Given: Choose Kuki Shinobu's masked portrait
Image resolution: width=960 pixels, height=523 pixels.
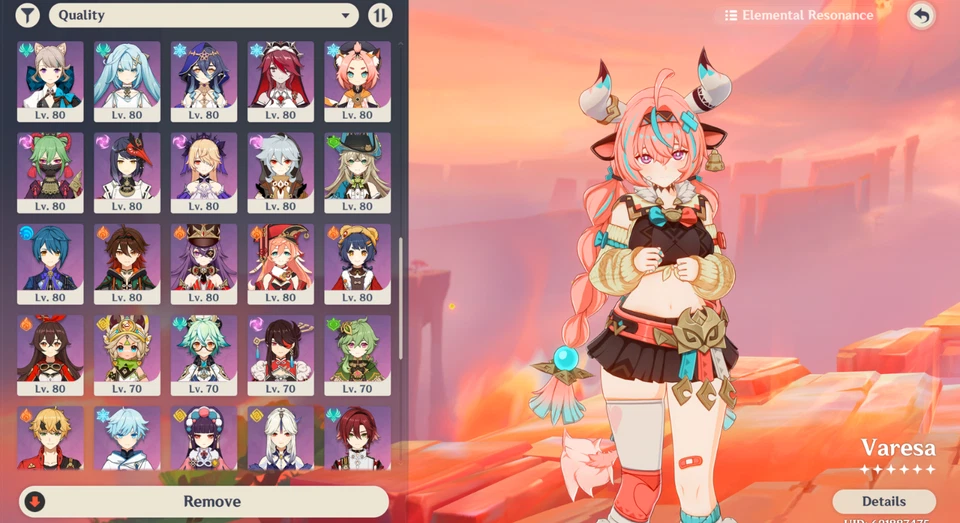Looking at the screenshot, I should click(50, 171).
